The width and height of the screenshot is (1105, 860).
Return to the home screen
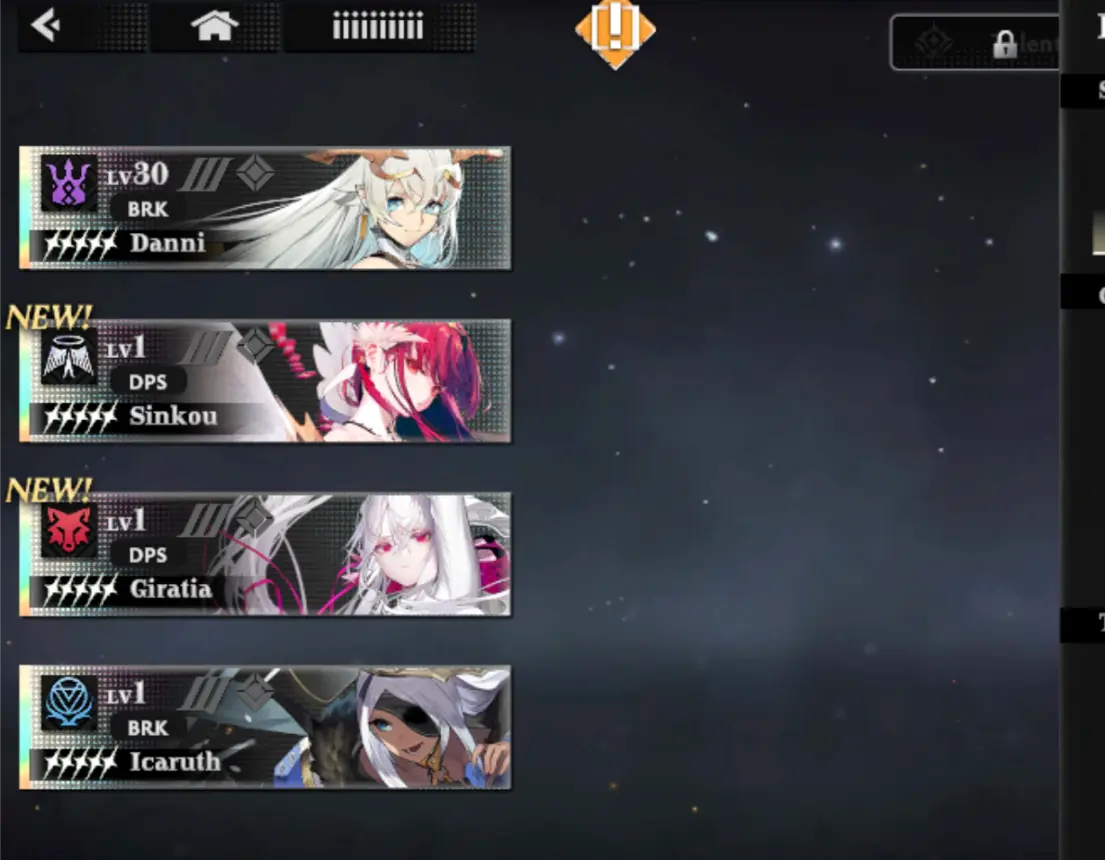[215, 27]
